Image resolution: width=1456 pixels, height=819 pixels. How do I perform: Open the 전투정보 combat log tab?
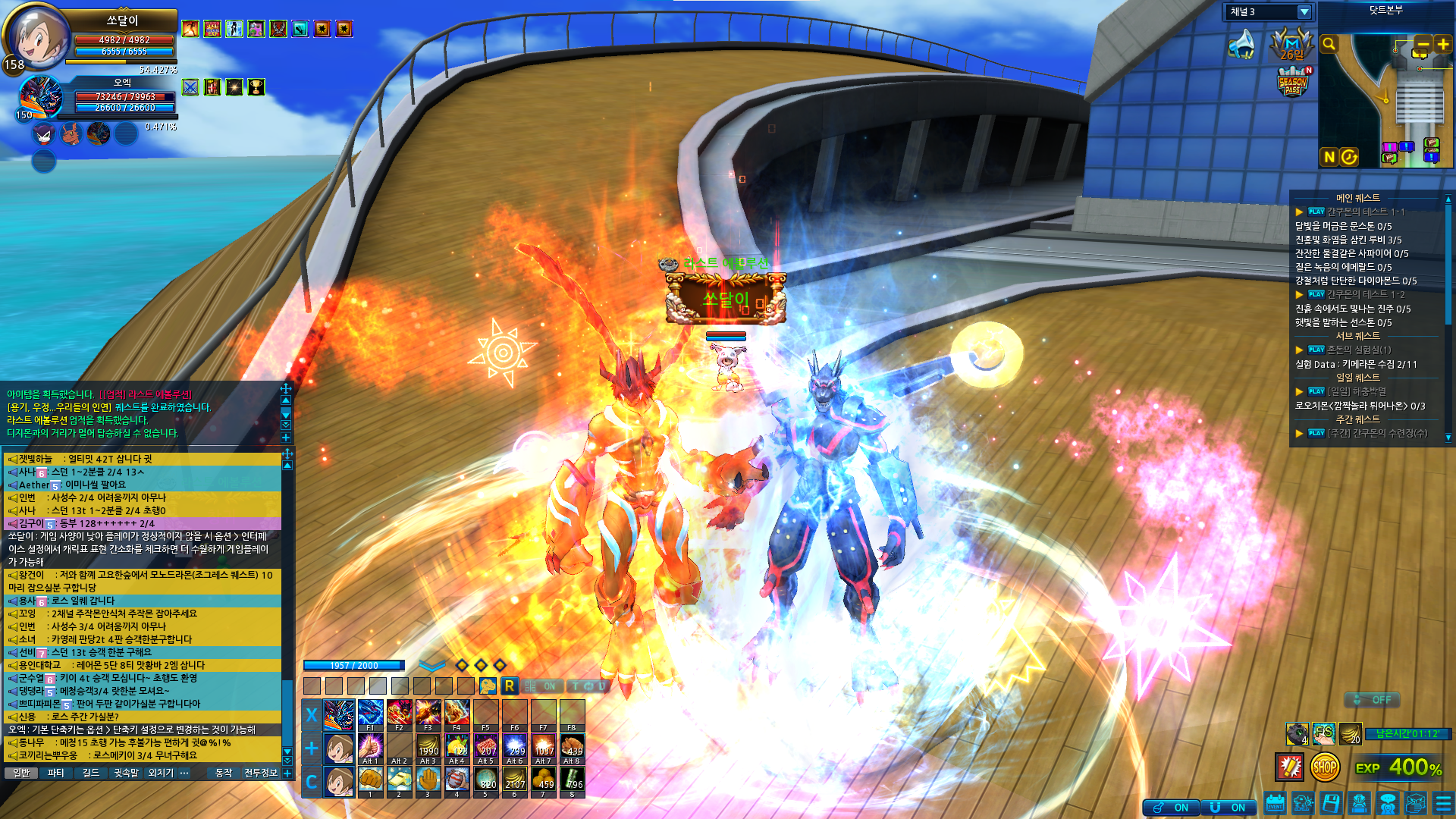[x=261, y=773]
